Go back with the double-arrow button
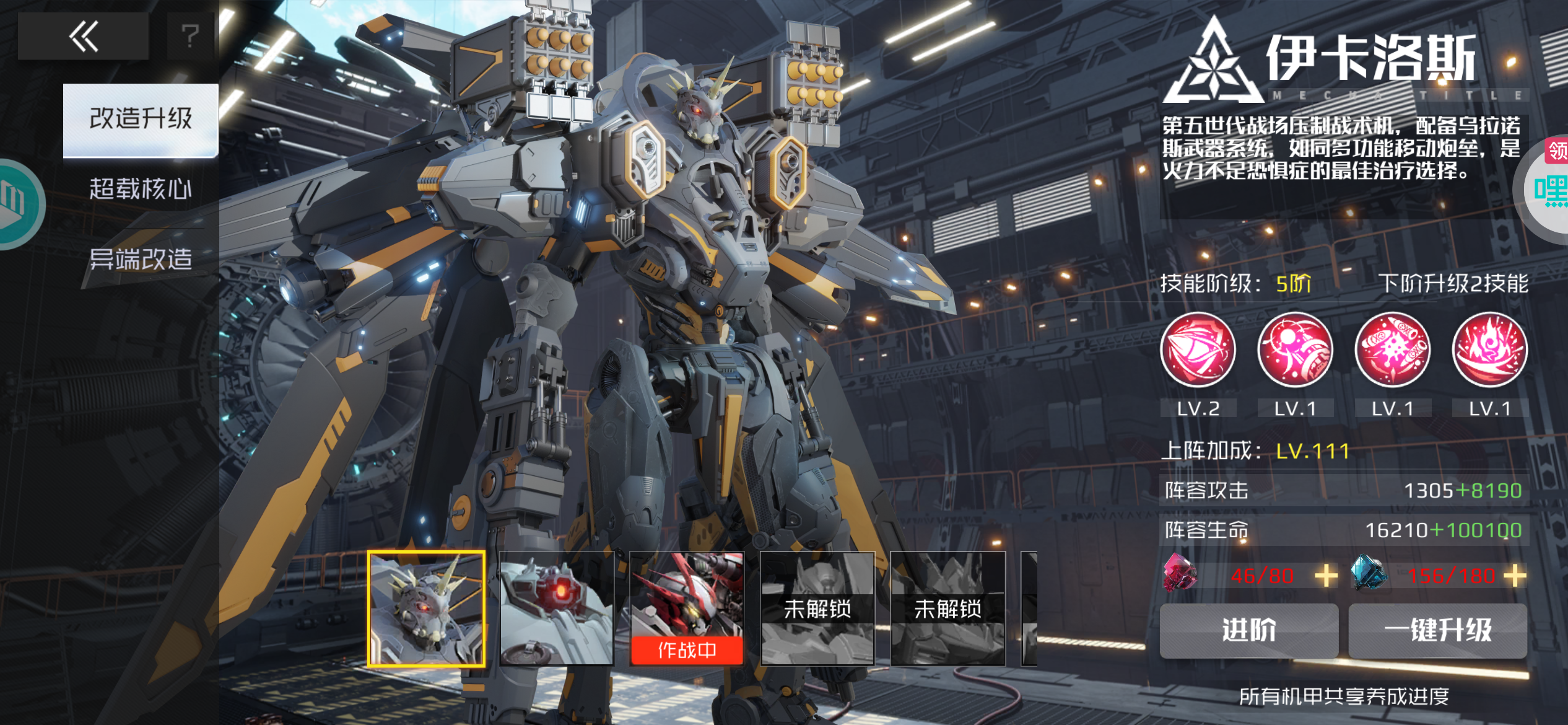The height and width of the screenshot is (725, 1568). [x=83, y=37]
